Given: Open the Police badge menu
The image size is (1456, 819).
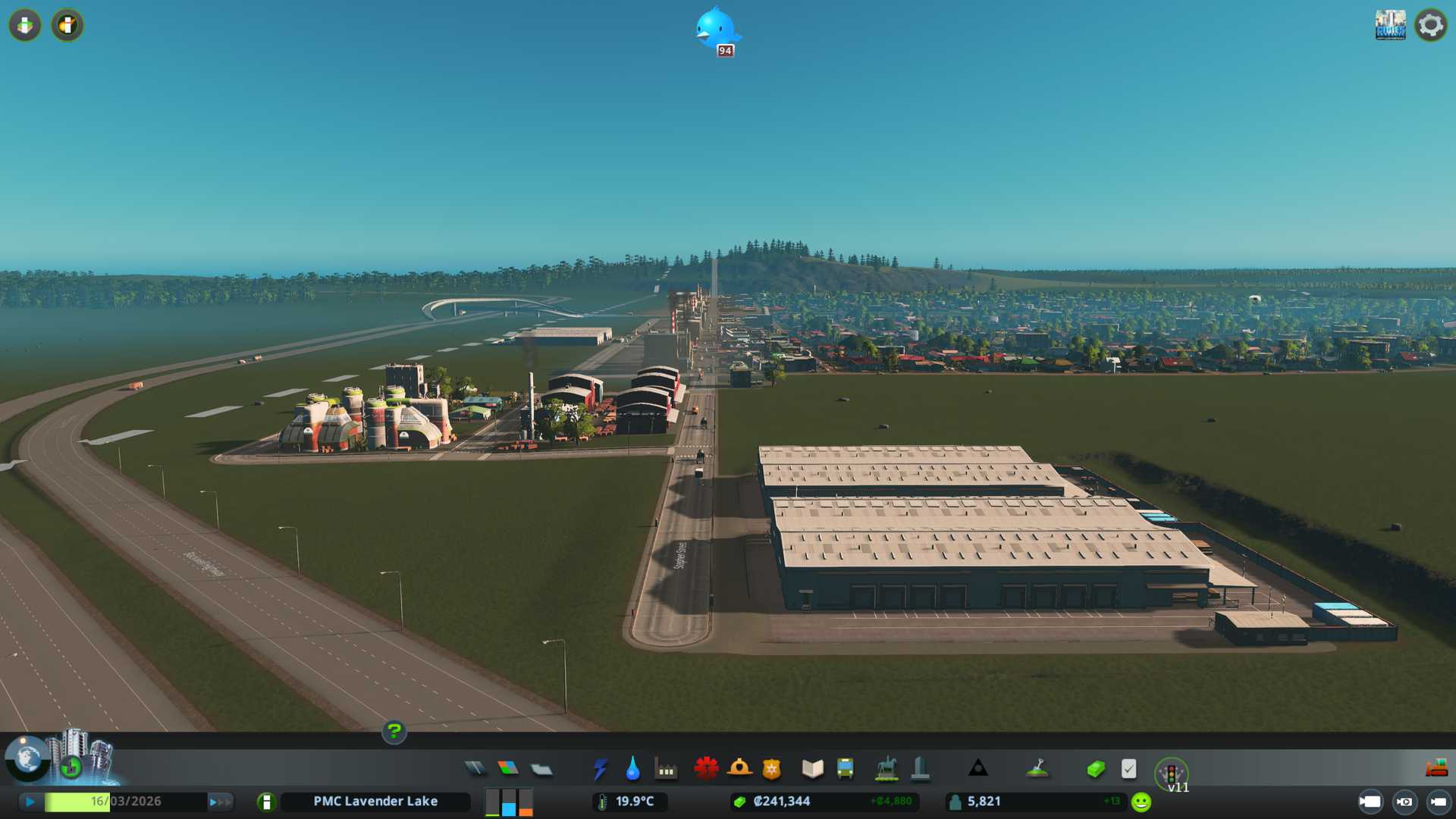Looking at the screenshot, I should pos(772,769).
